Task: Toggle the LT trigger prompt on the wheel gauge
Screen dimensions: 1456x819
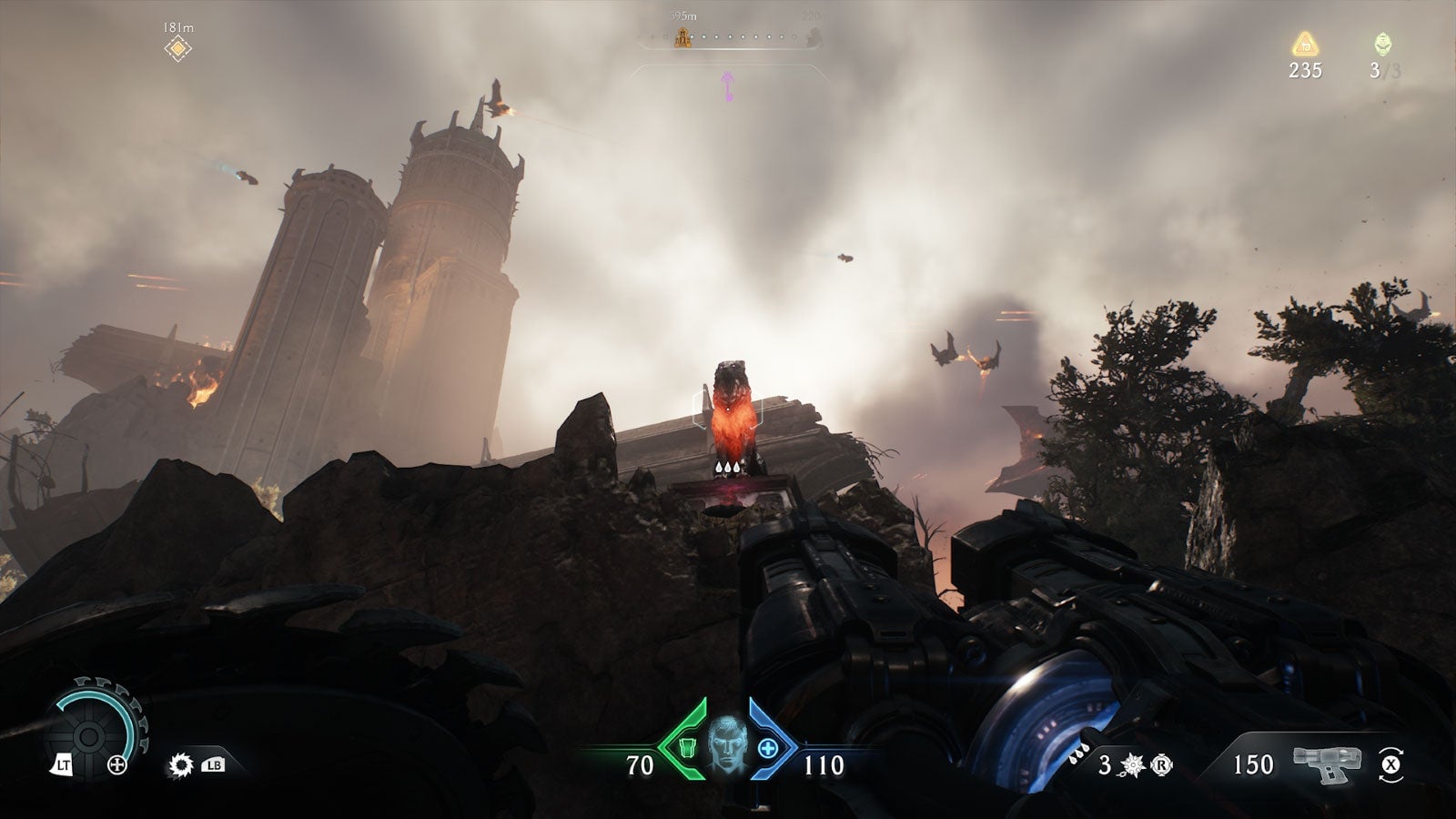Action: [x=64, y=764]
